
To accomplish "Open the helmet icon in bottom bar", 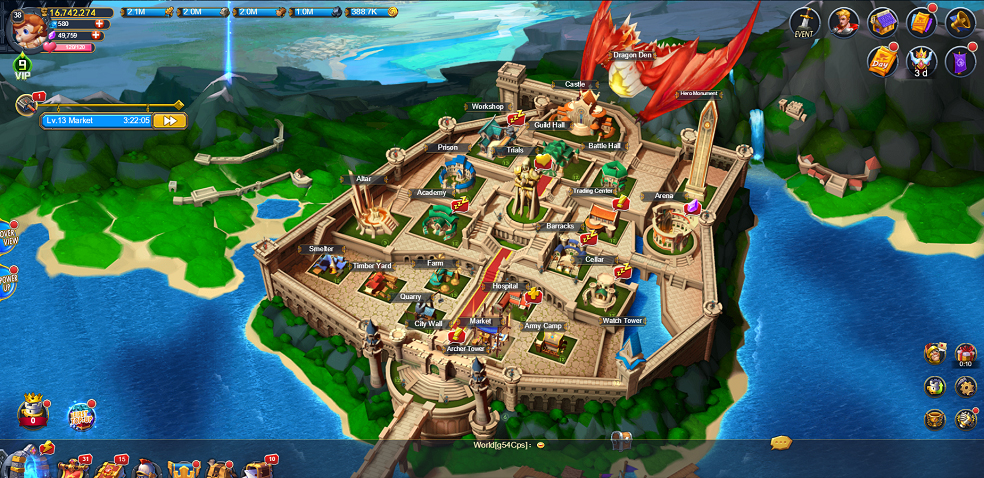I will click(146, 467).
